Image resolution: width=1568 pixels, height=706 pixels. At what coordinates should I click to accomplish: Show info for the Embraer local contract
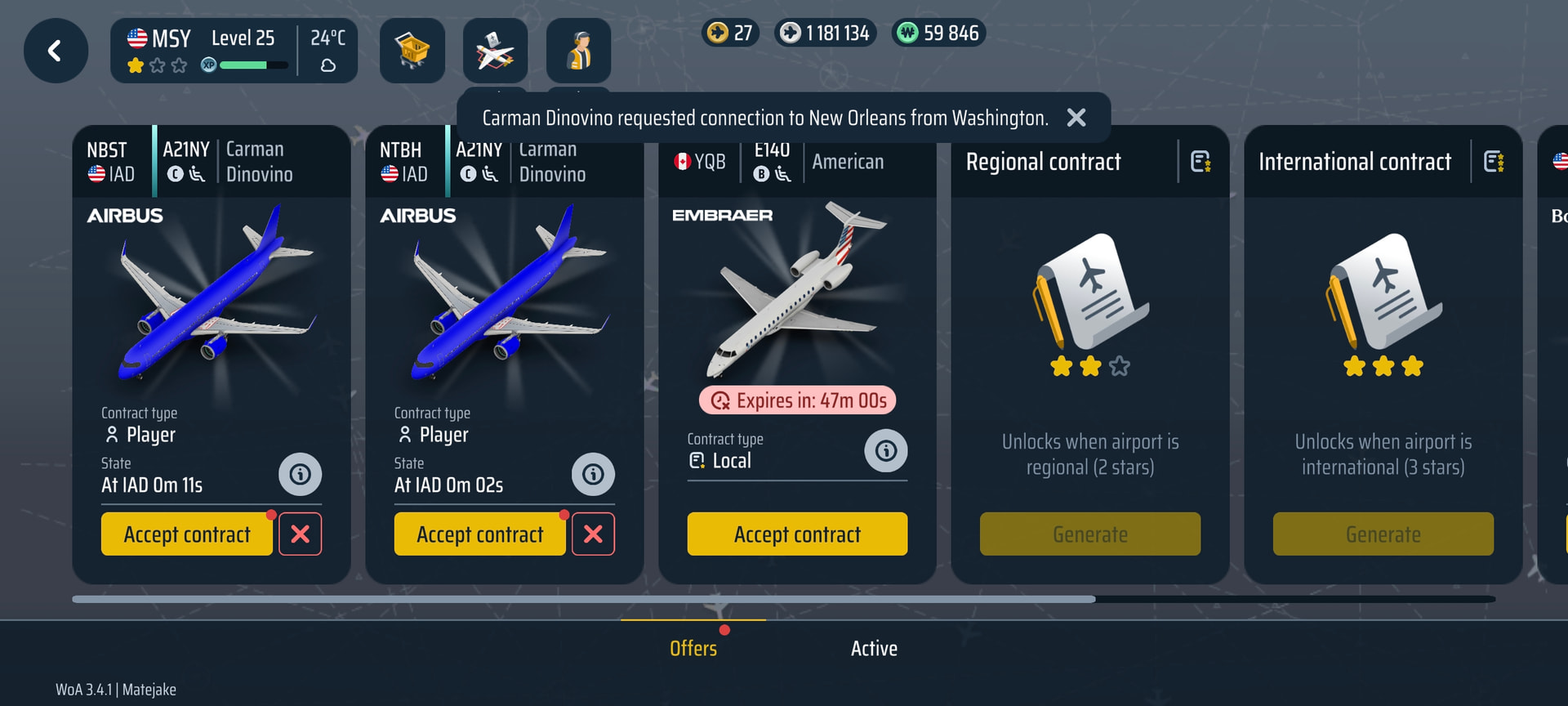(886, 451)
